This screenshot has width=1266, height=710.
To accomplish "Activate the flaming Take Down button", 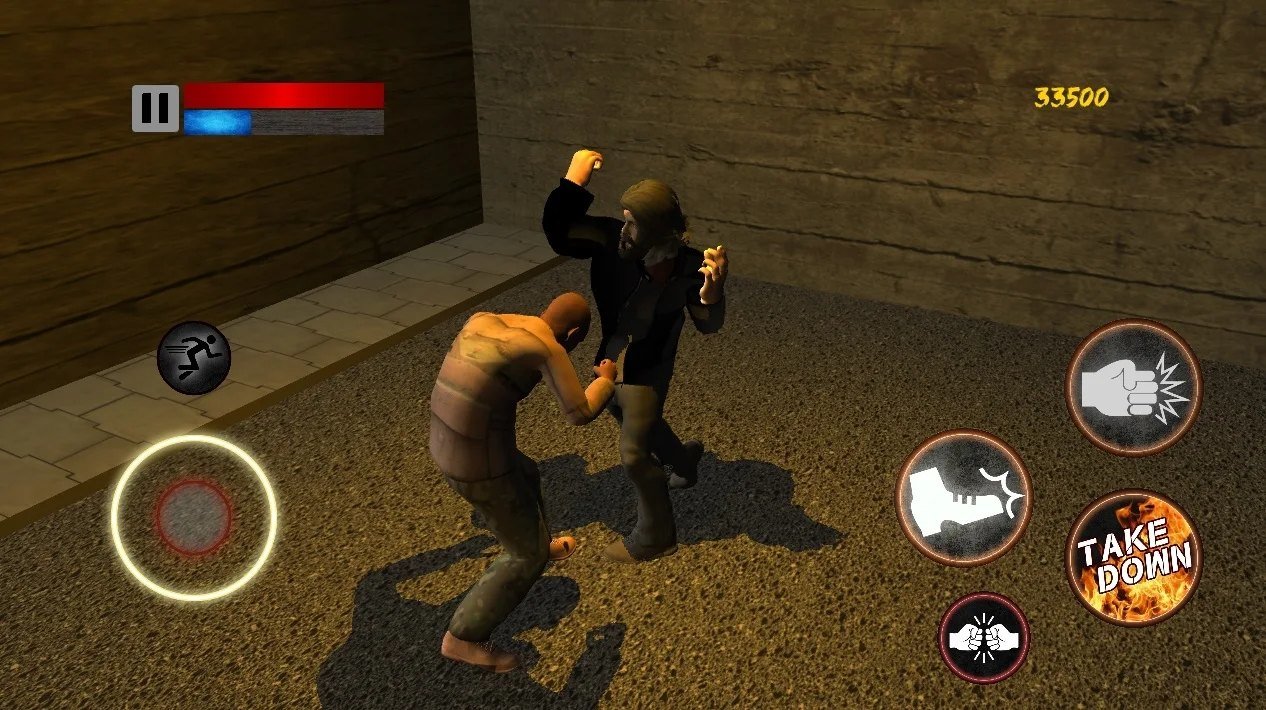I will 1133,557.
